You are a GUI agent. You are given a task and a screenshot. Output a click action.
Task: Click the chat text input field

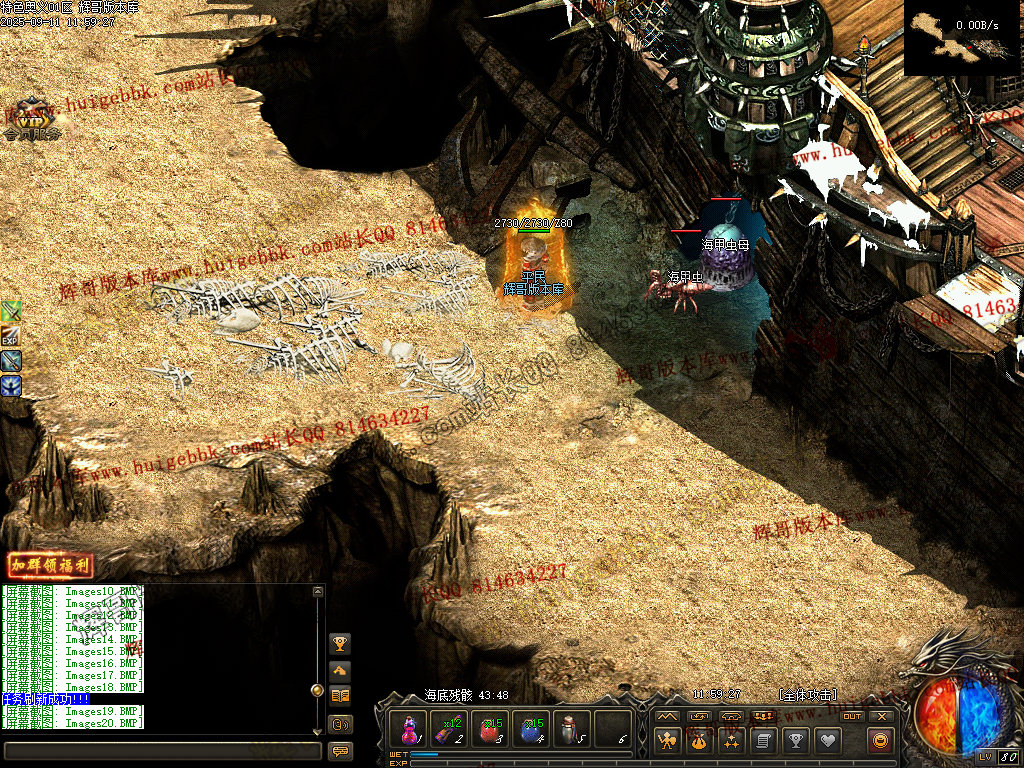[x=162, y=750]
